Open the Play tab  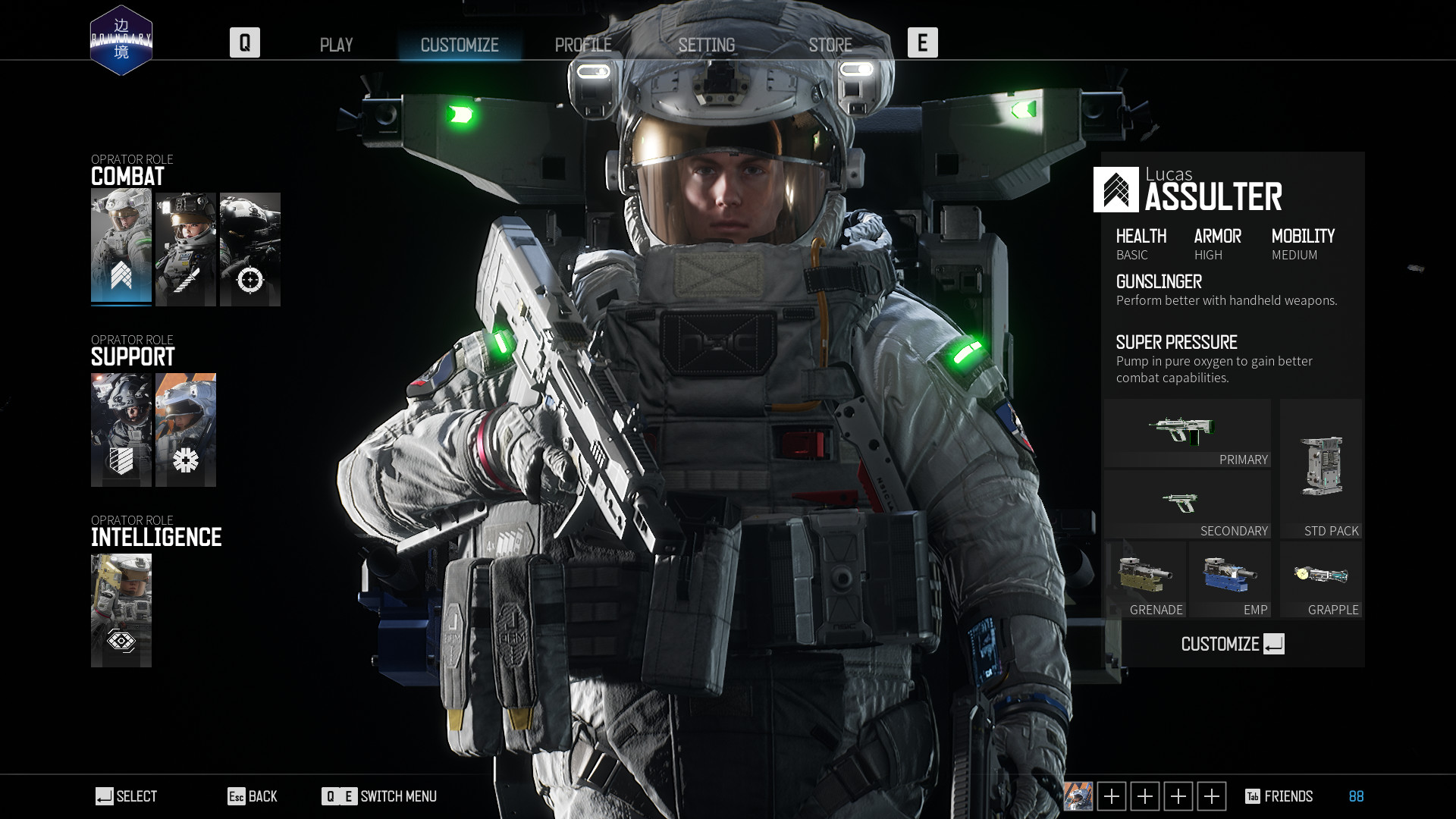pyautogui.click(x=336, y=45)
